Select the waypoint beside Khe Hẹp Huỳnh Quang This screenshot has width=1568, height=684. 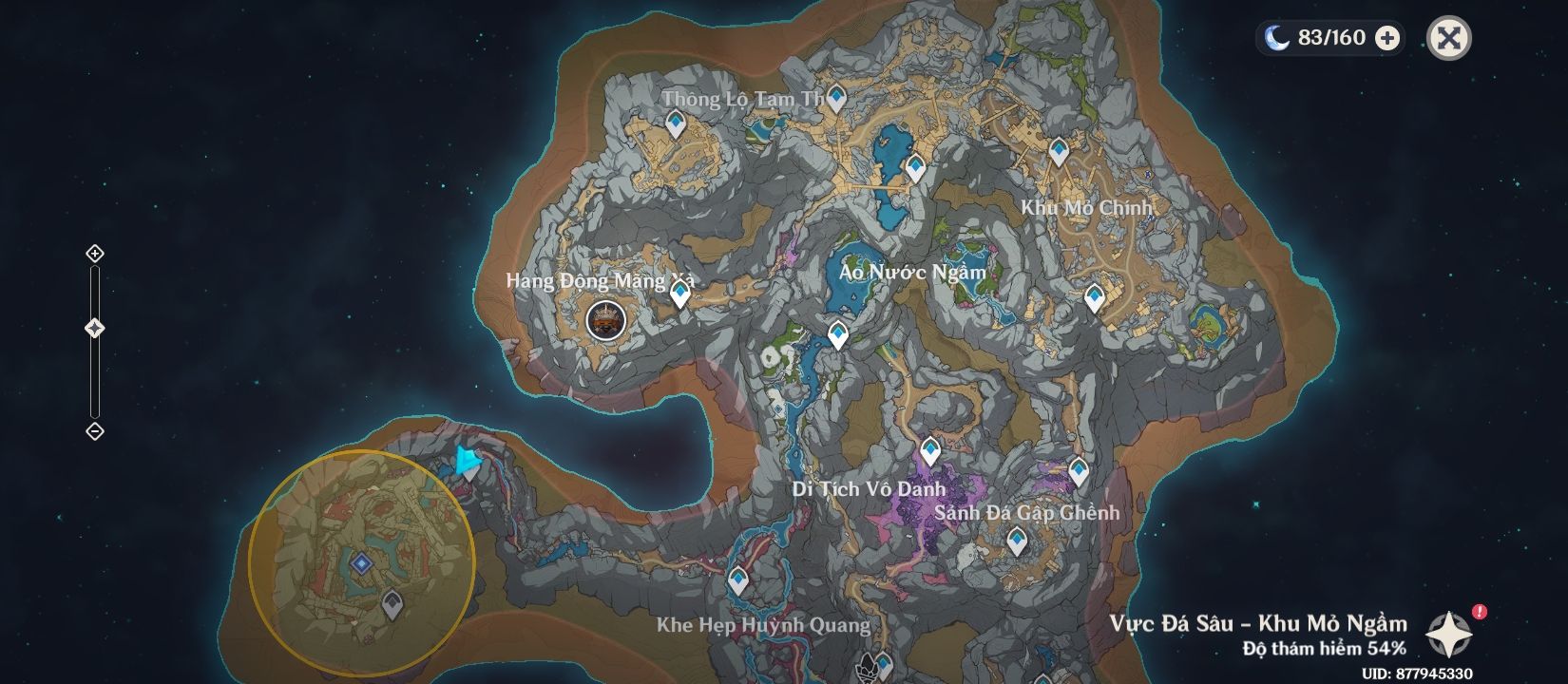[x=736, y=577]
